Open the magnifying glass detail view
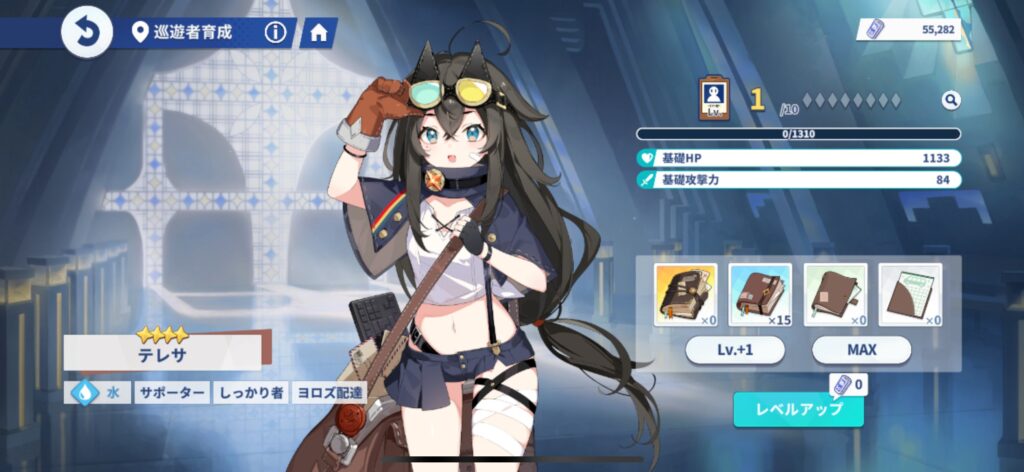 coord(950,100)
